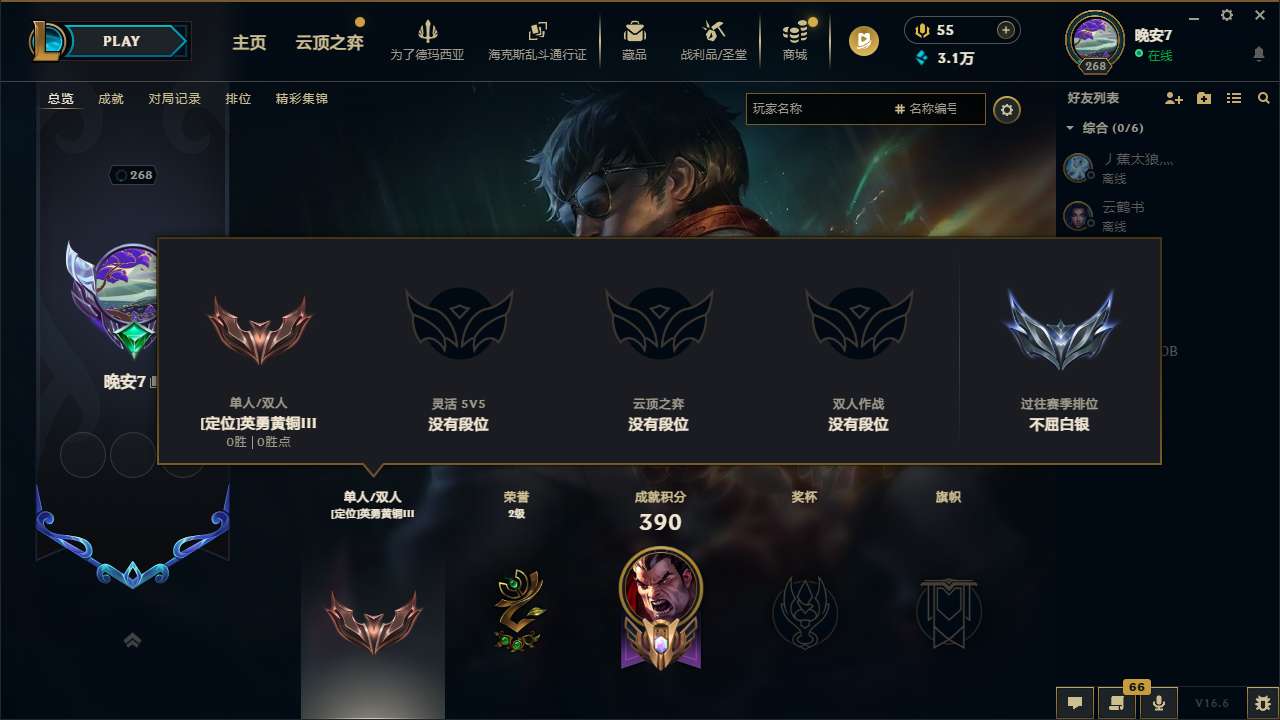Open search filter gear beside player search
Screen dimensions: 1280x720
click(x=1007, y=109)
